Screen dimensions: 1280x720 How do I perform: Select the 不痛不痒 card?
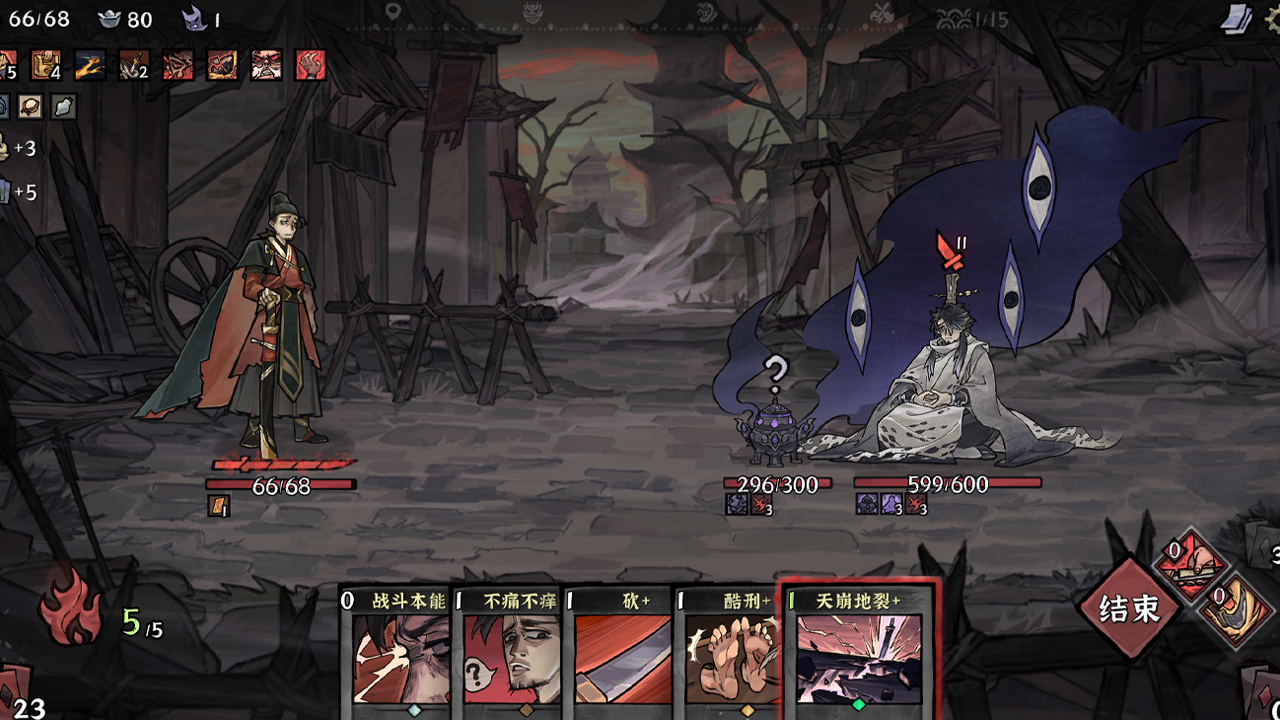pos(508,652)
